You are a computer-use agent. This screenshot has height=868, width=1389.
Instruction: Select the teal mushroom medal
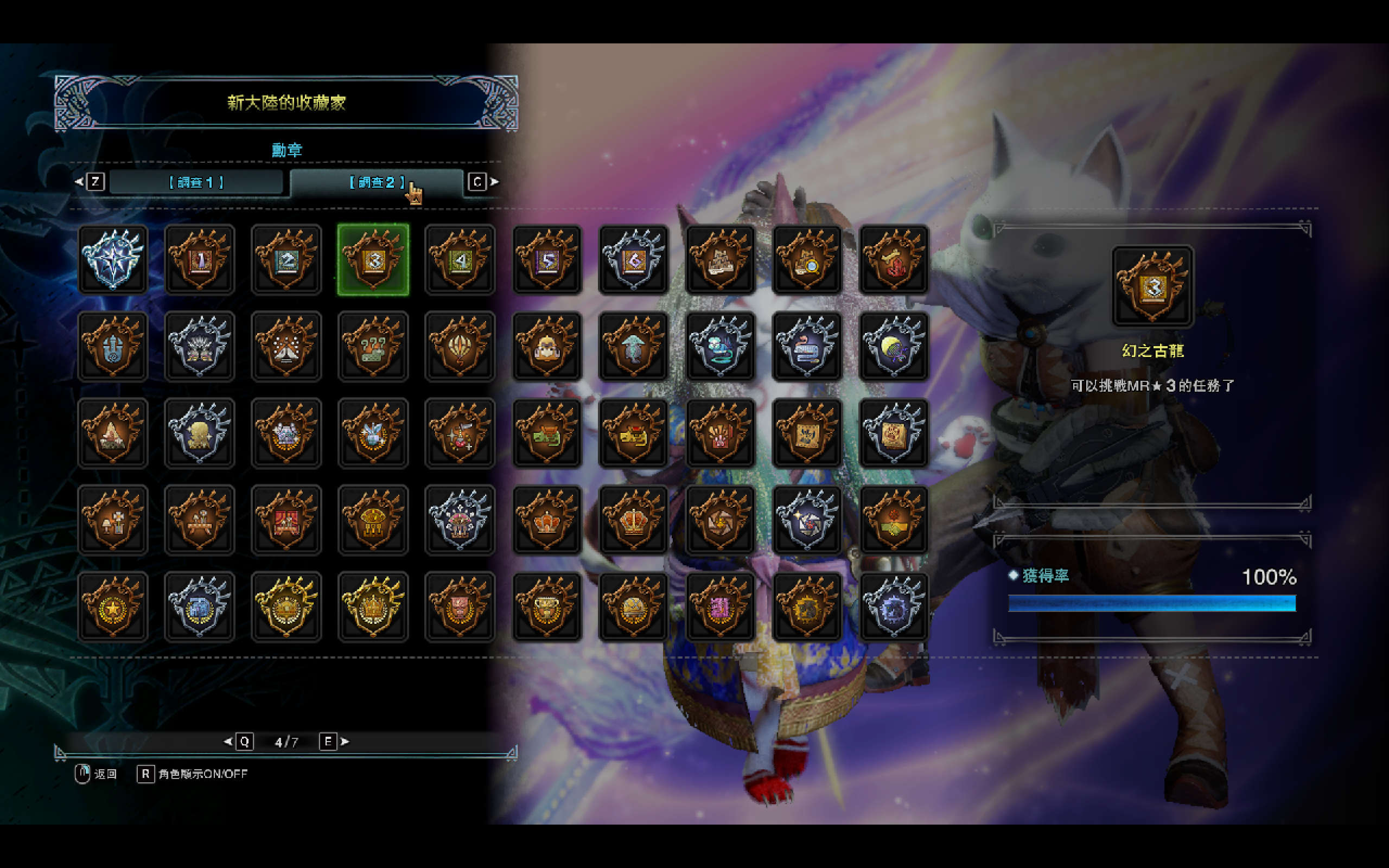point(634,347)
